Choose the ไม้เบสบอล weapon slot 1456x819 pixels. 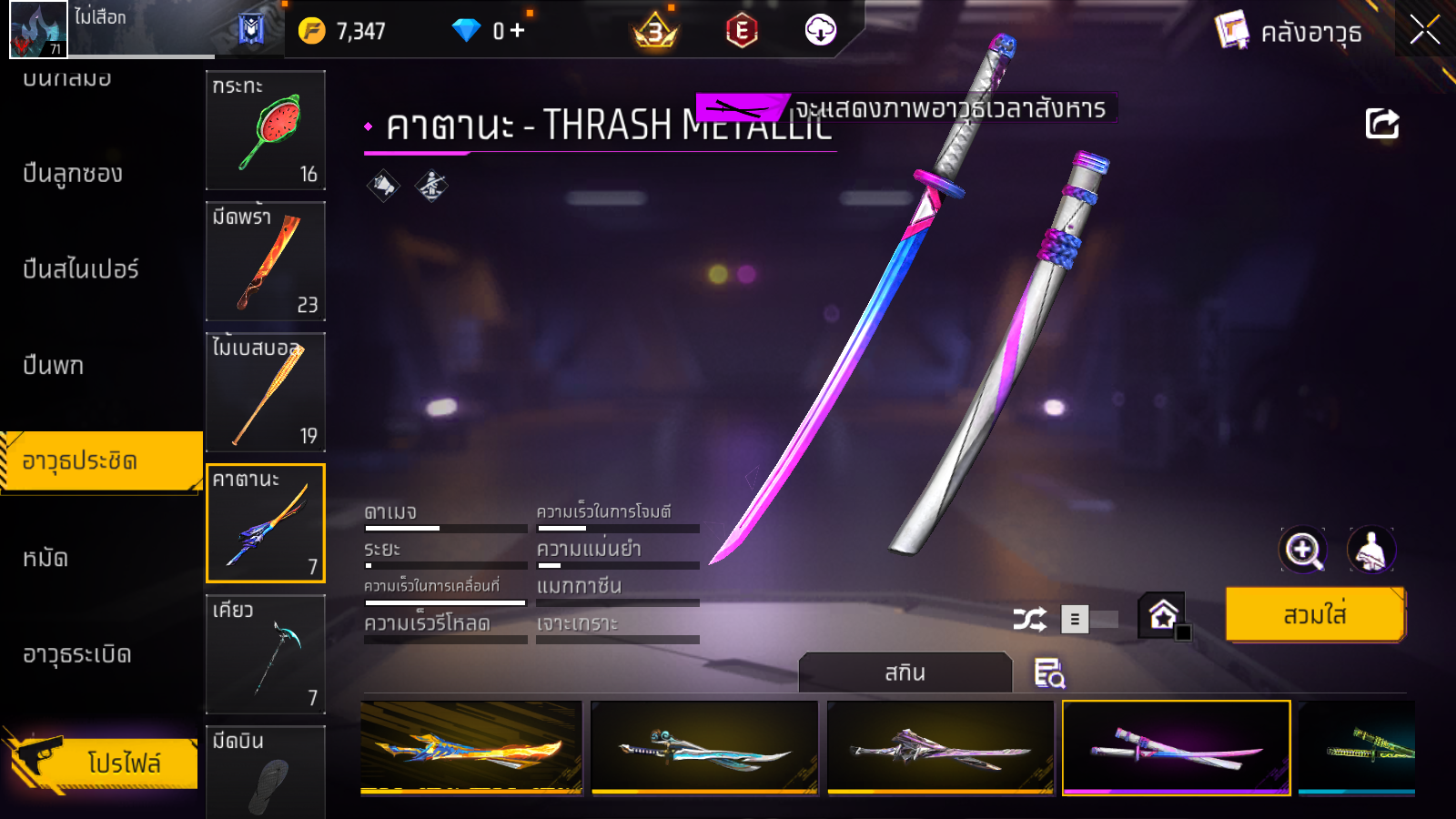pyautogui.click(x=266, y=392)
